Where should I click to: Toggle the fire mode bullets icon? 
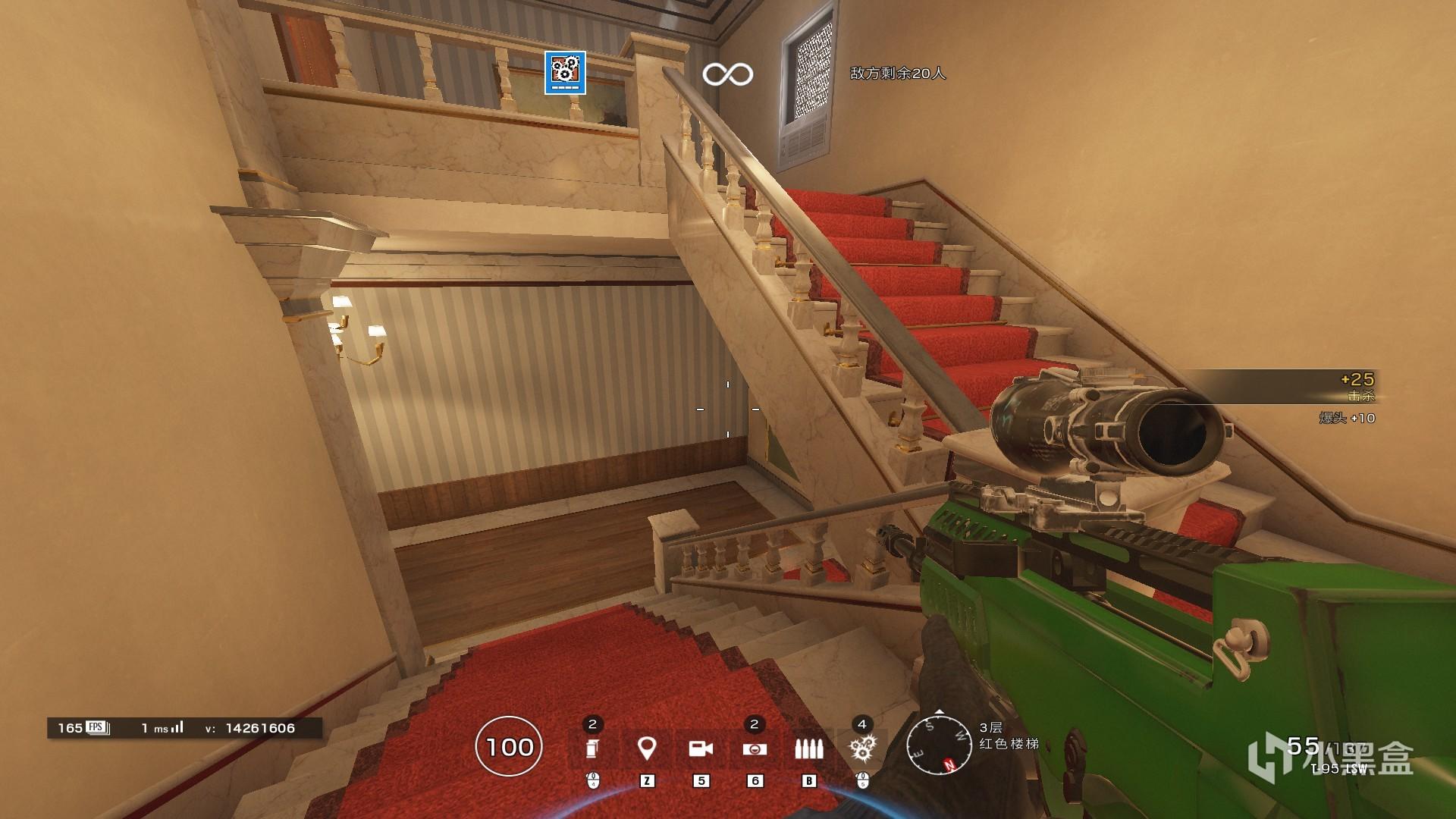pyautogui.click(x=808, y=749)
